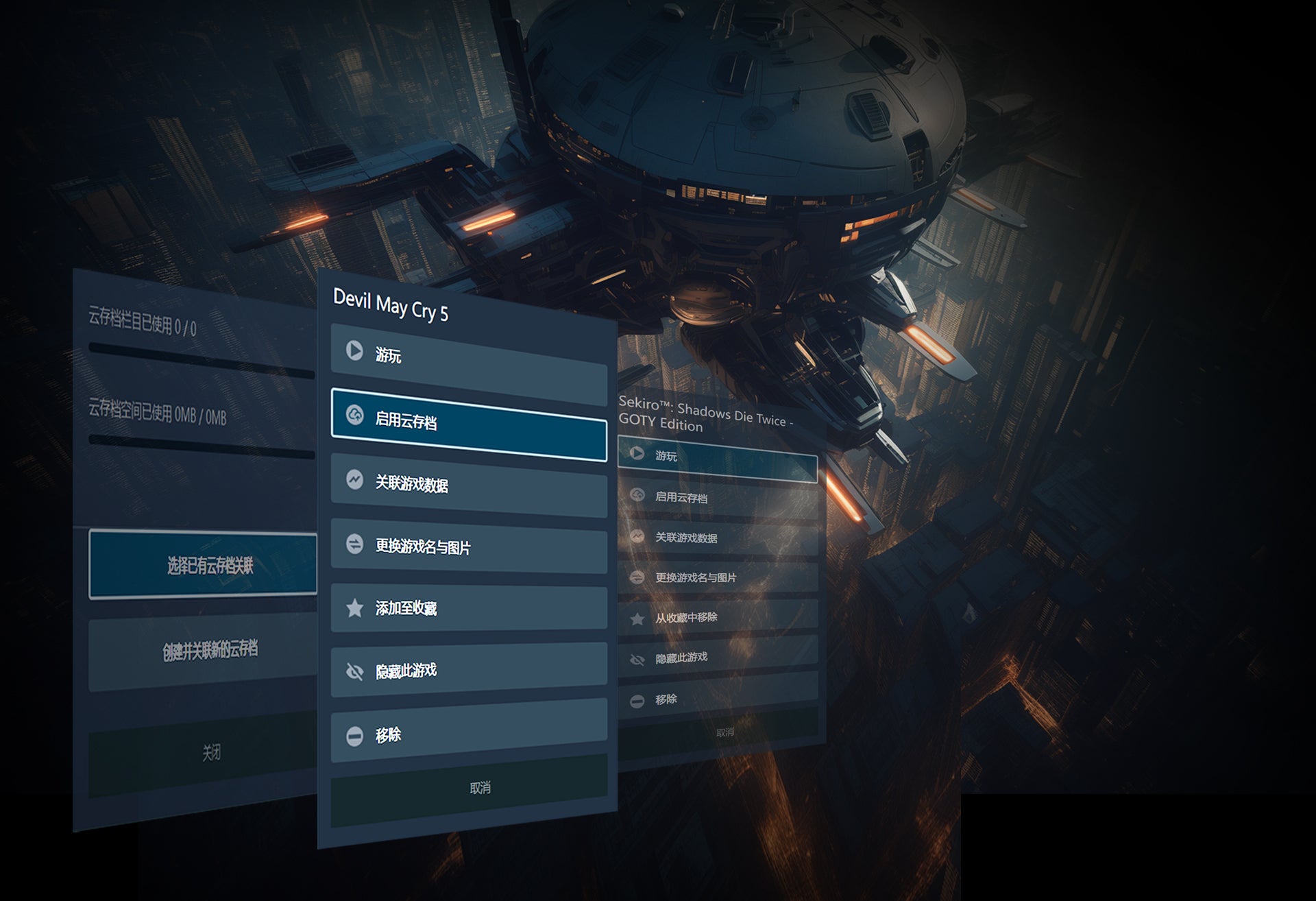Click 从收藏中移除 in the Sekiro menu

[717, 618]
